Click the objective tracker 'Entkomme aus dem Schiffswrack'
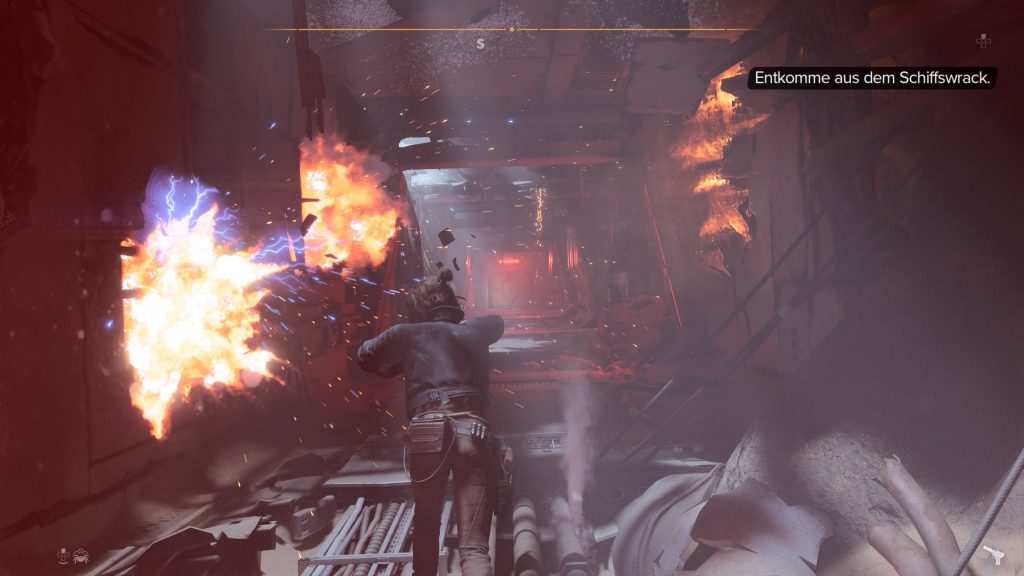Screen dimensions: 1024x576 point(871,78)
